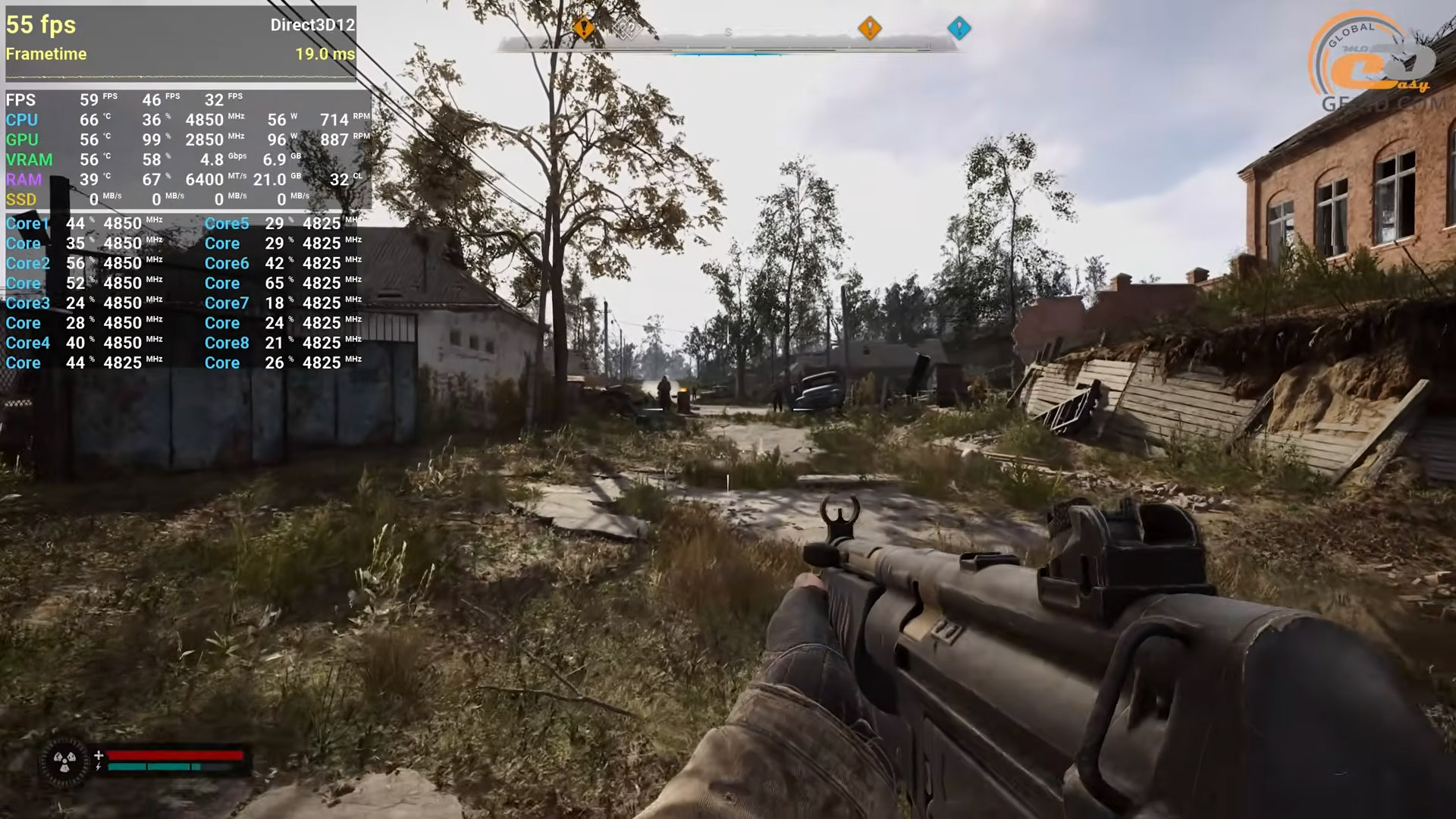Click the orange marker with a pale exclamation mark

(869, 28)
